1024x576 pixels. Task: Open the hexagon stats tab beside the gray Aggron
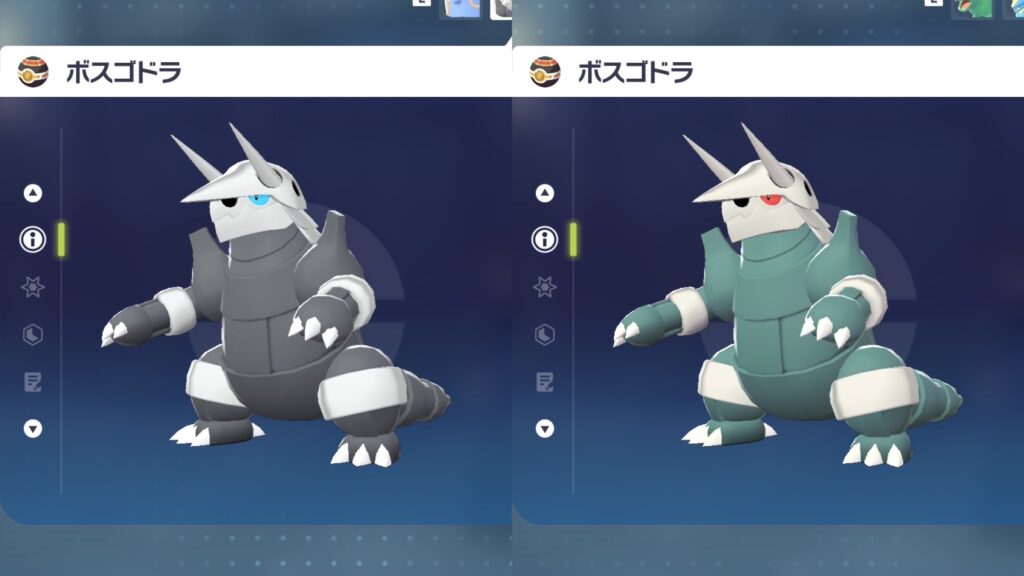[33, 334]
